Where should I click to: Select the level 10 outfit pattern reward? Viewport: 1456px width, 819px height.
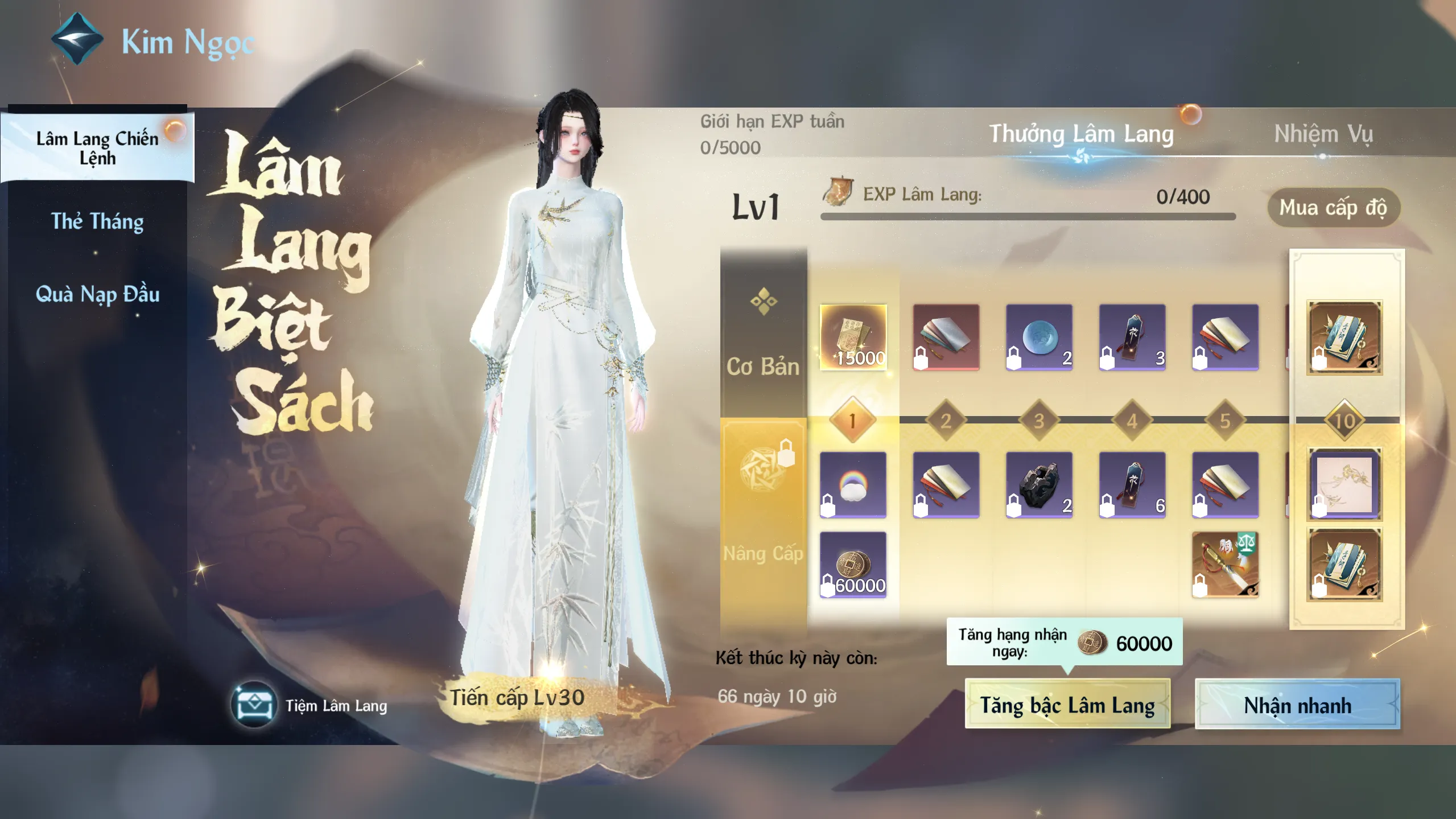pyautogui.click(x=1344, y=485)
